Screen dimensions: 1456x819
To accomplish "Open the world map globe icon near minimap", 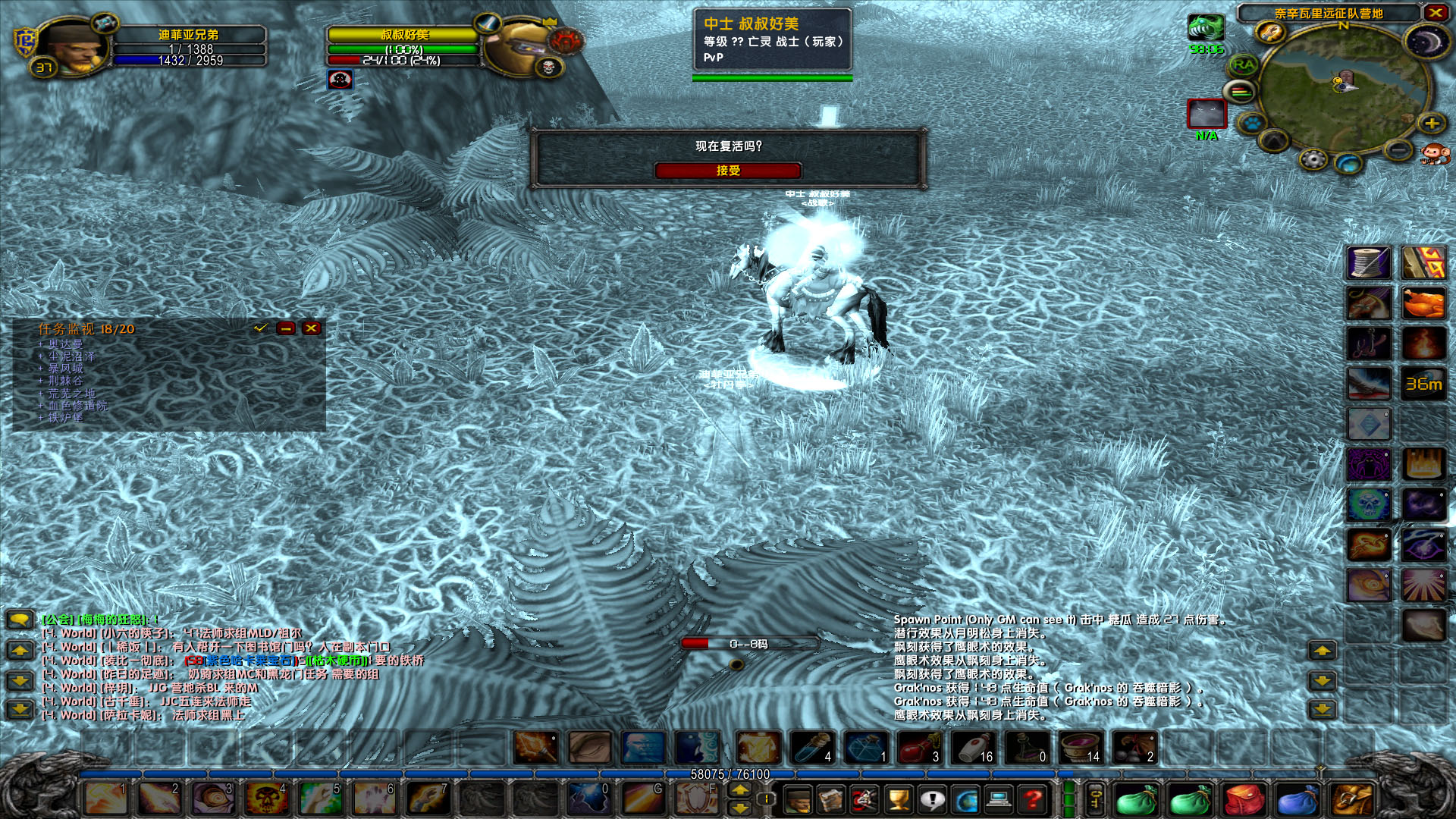I will (1347, 164).
